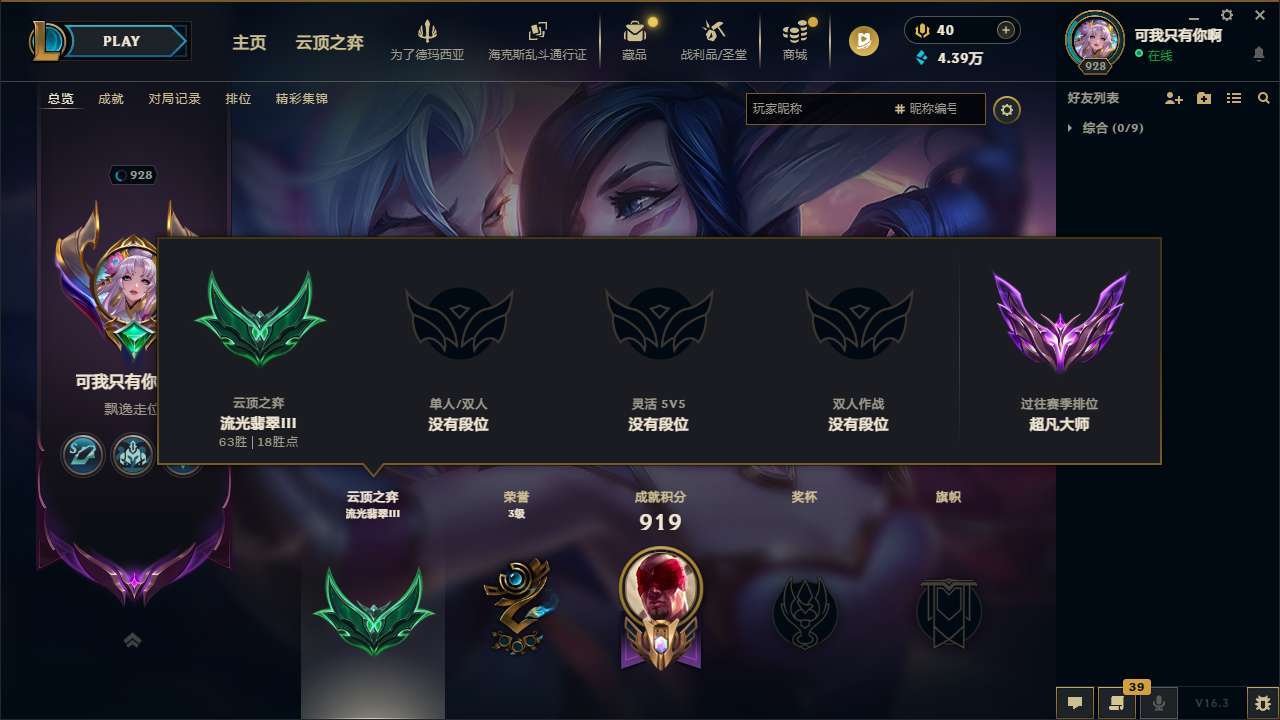Add a friend using the add-friend icon
Viewport: 1280px width, 720px height.
[x=1172, y=98]
